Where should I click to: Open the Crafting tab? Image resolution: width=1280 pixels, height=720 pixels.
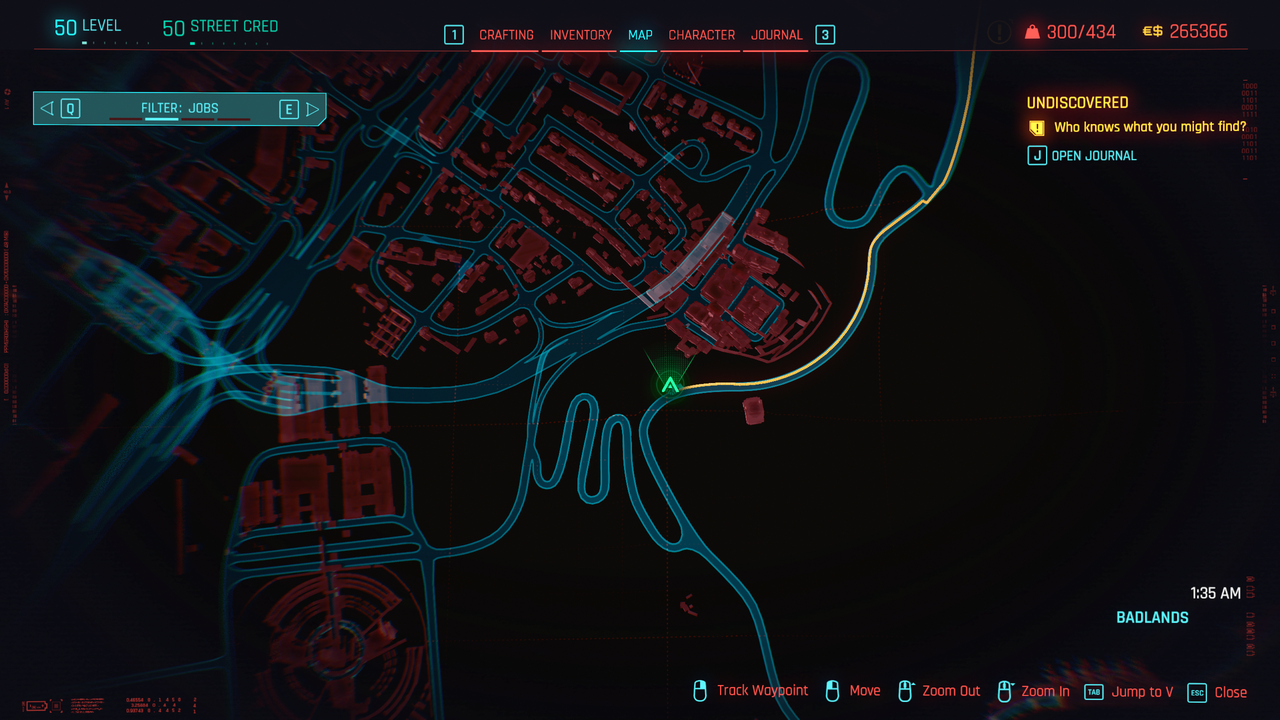click(506, 35)
